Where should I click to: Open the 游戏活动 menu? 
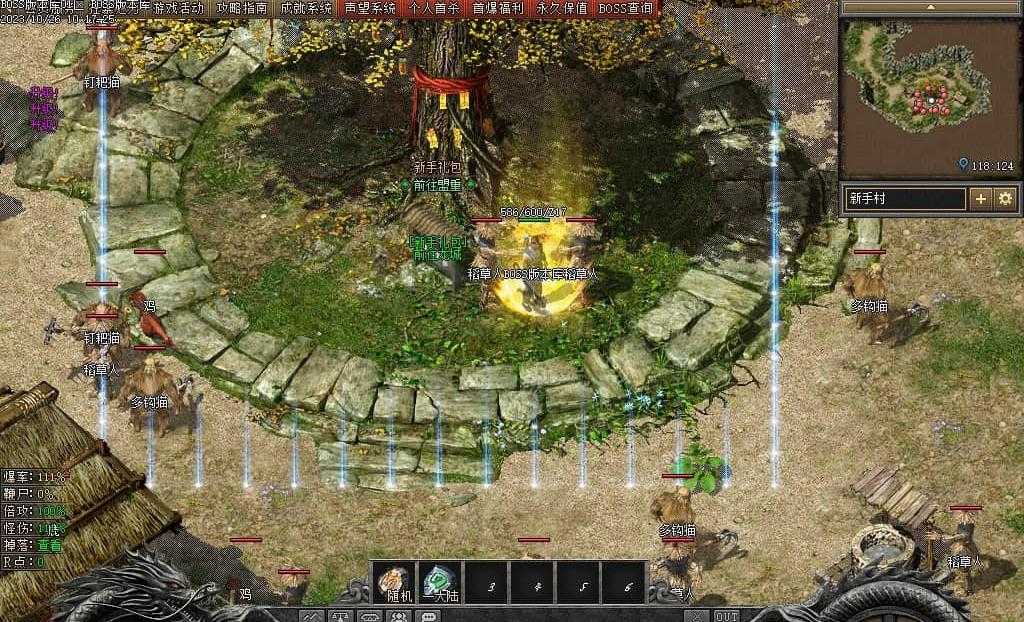(x=178, y=8)
